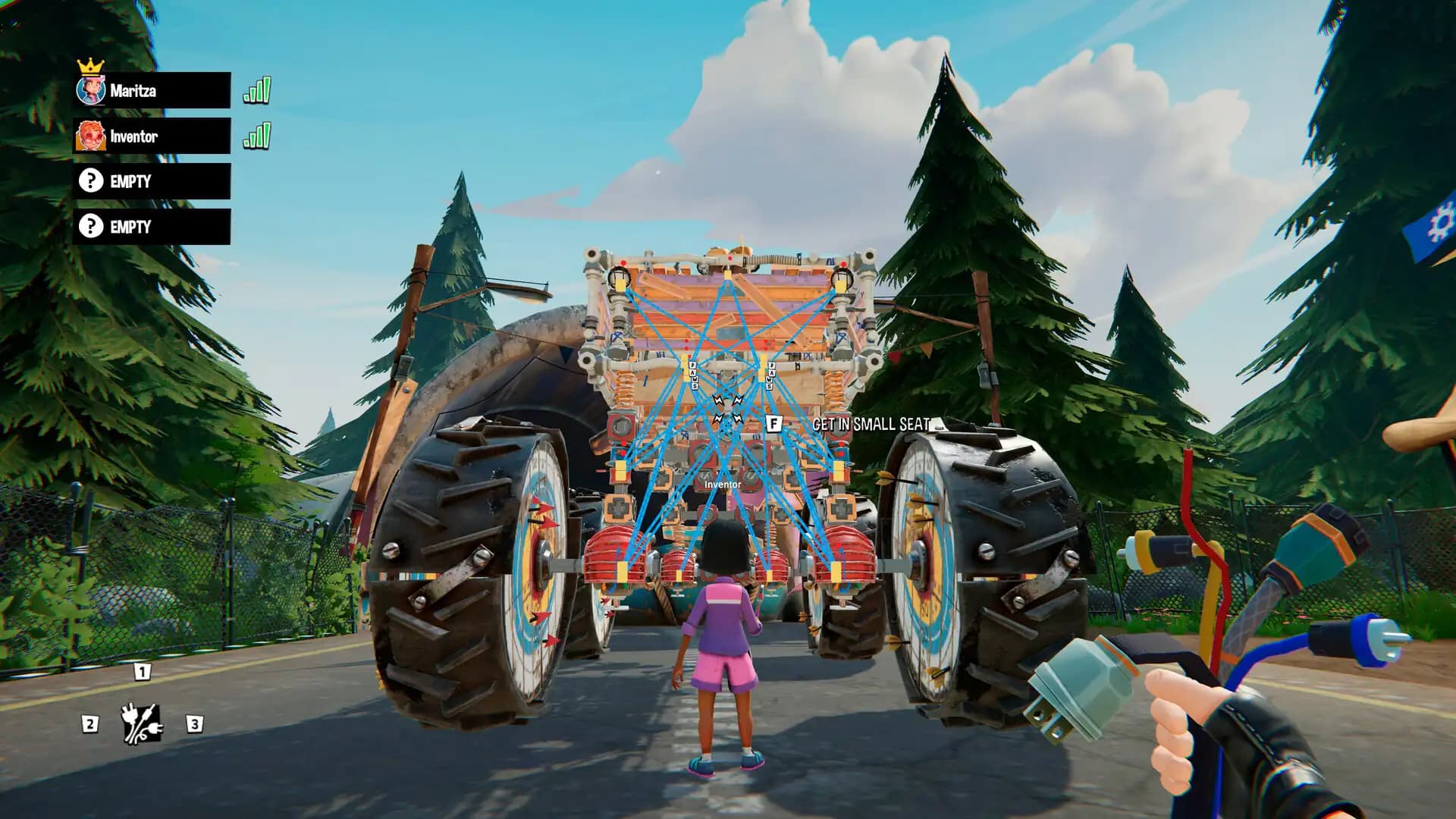
Task: Click the Maritza name label
Action: pos(133,90)
